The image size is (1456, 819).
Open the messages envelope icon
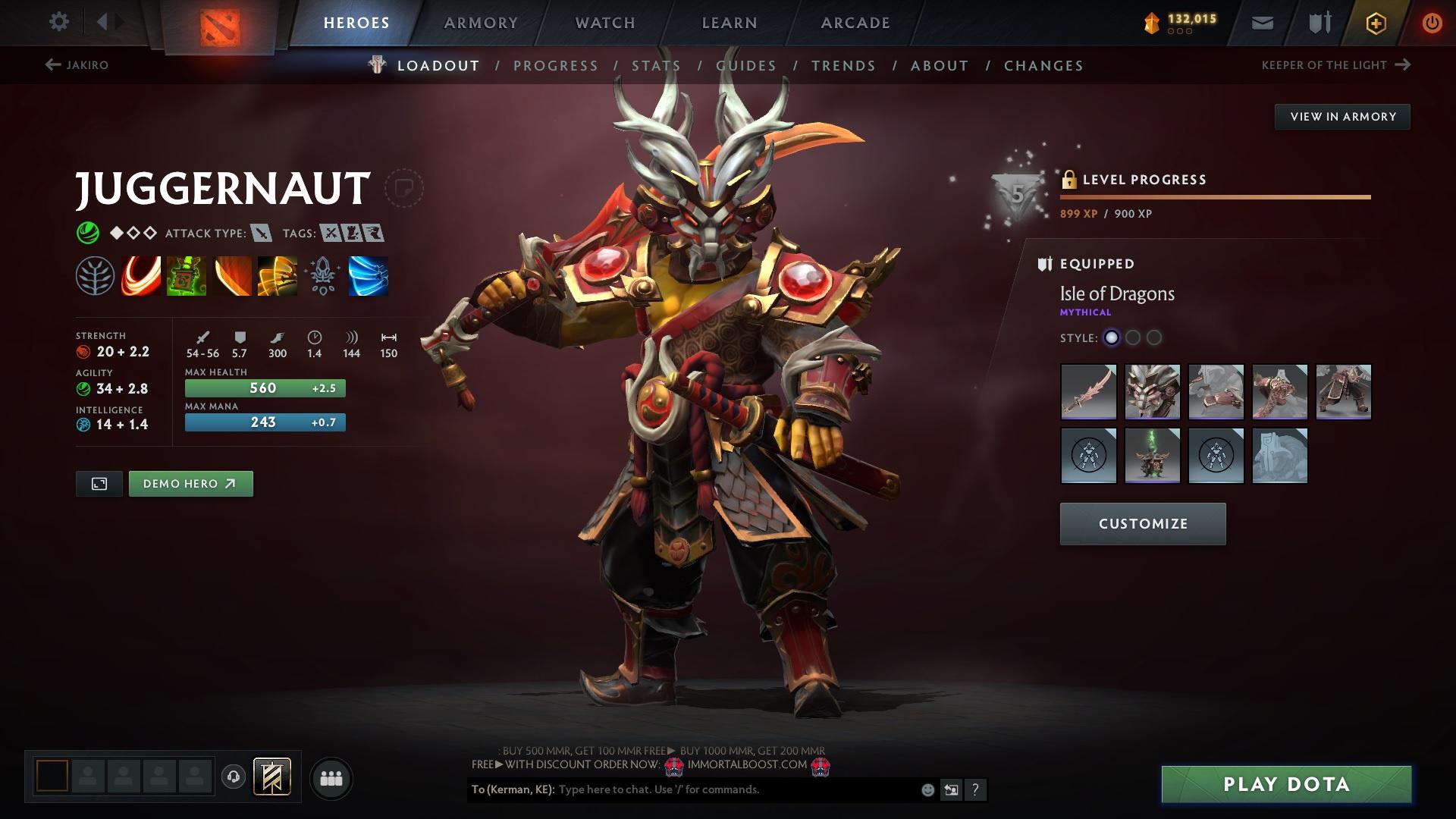1261,22
